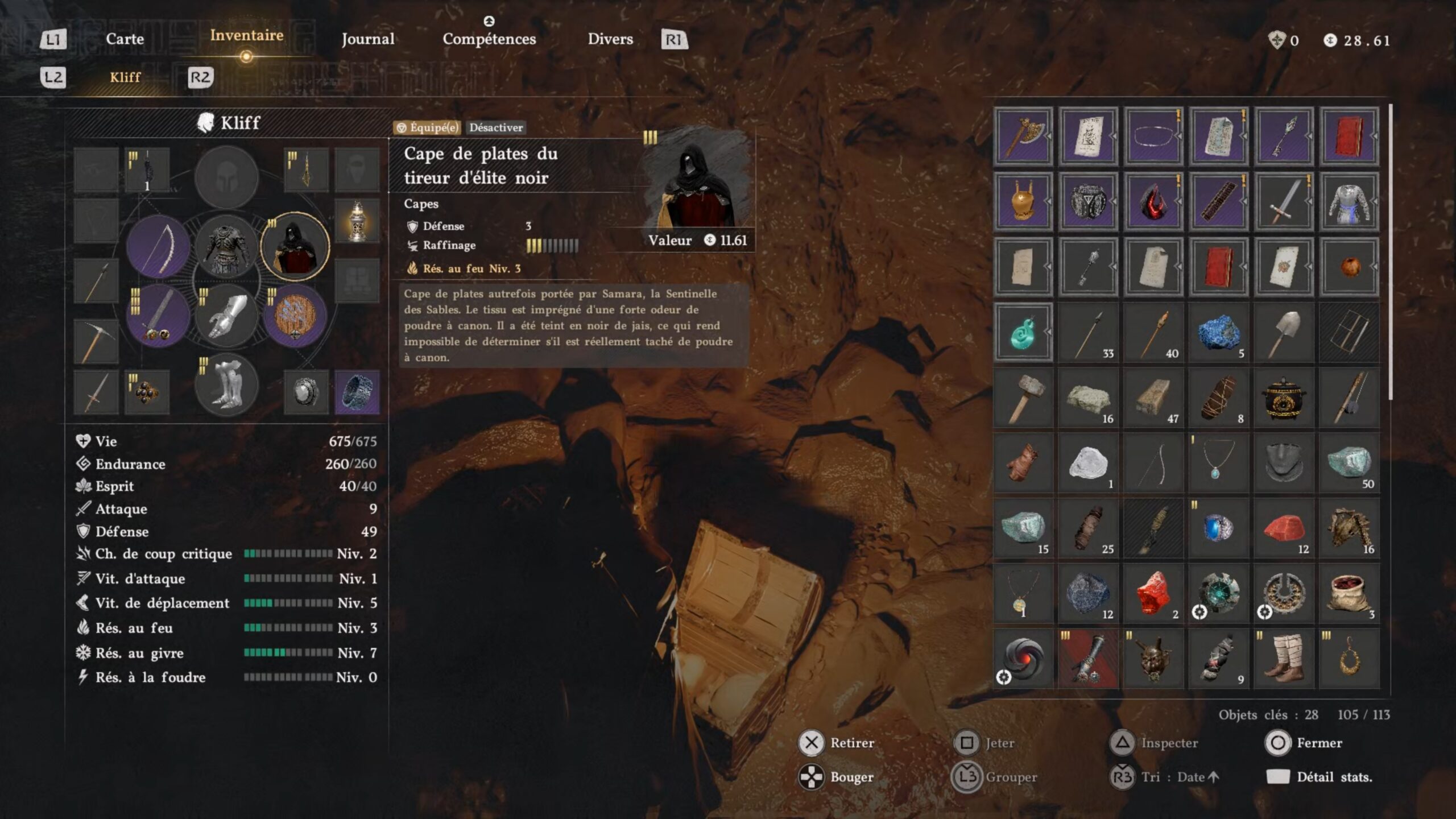Choose the equipped black hooded cape
Screen dimensions: 1456x819
tap(295, 247)
